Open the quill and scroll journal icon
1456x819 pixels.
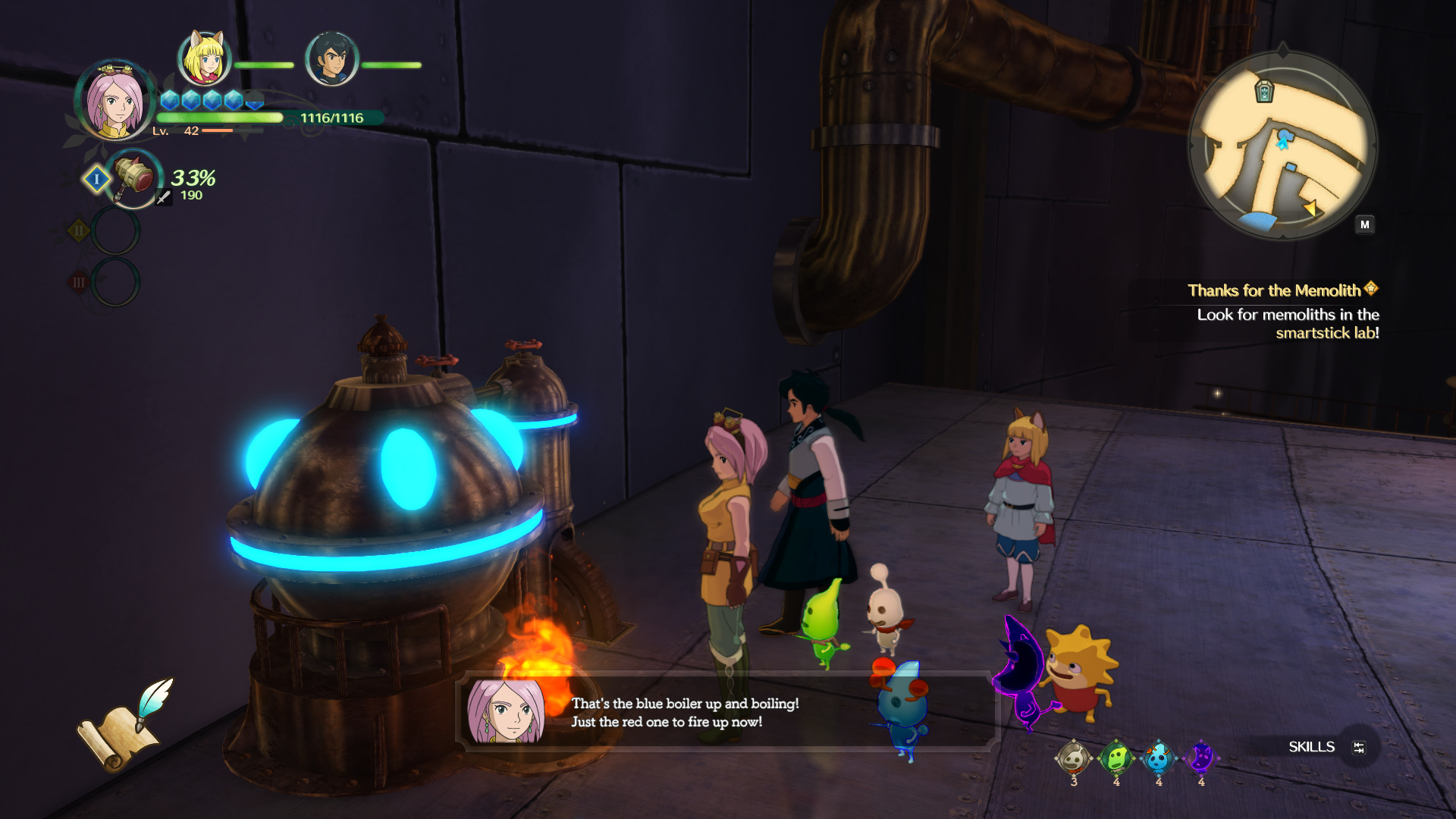coord(127,724)
